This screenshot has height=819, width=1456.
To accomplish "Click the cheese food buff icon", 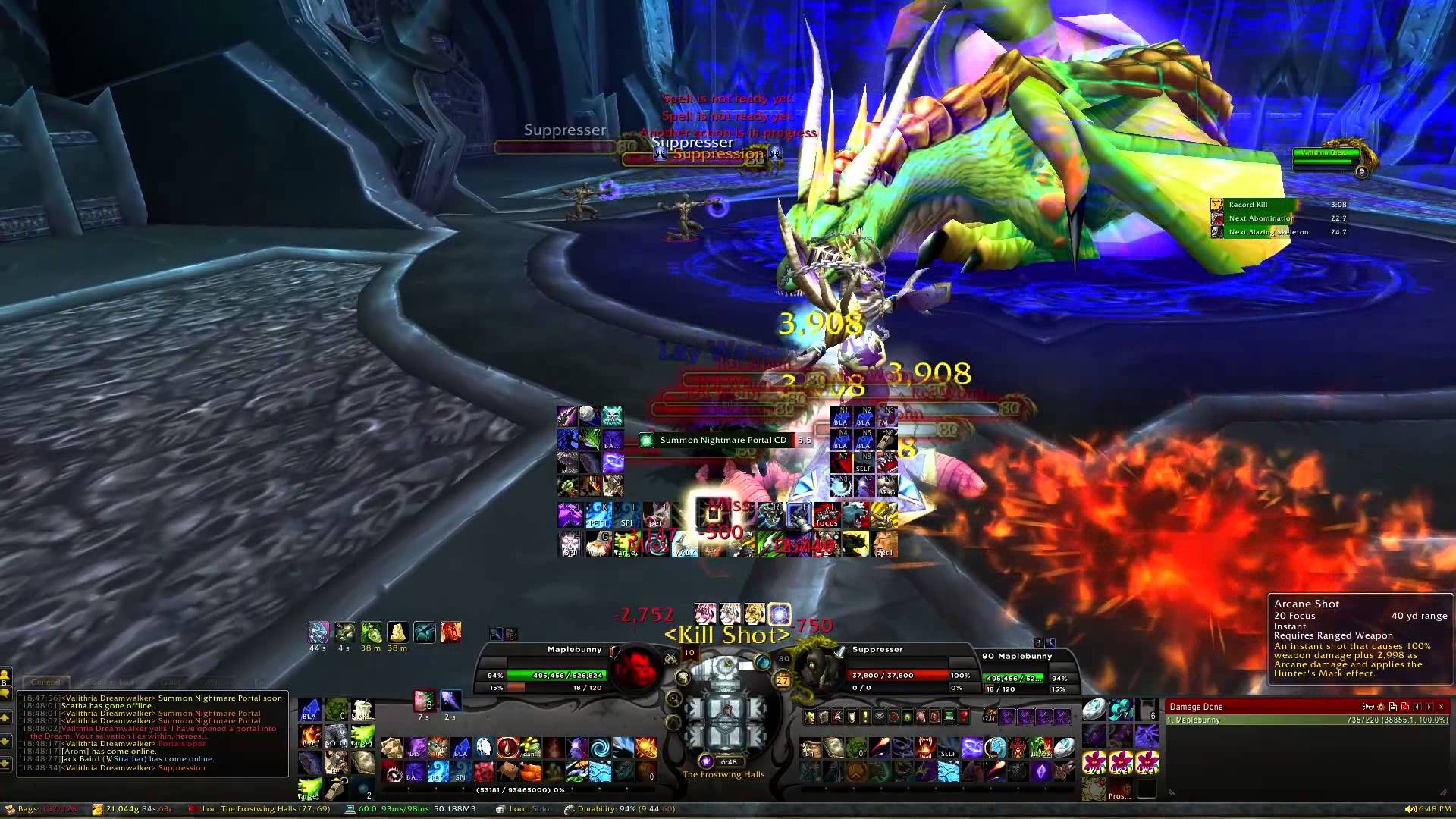I will coord(397,632).
